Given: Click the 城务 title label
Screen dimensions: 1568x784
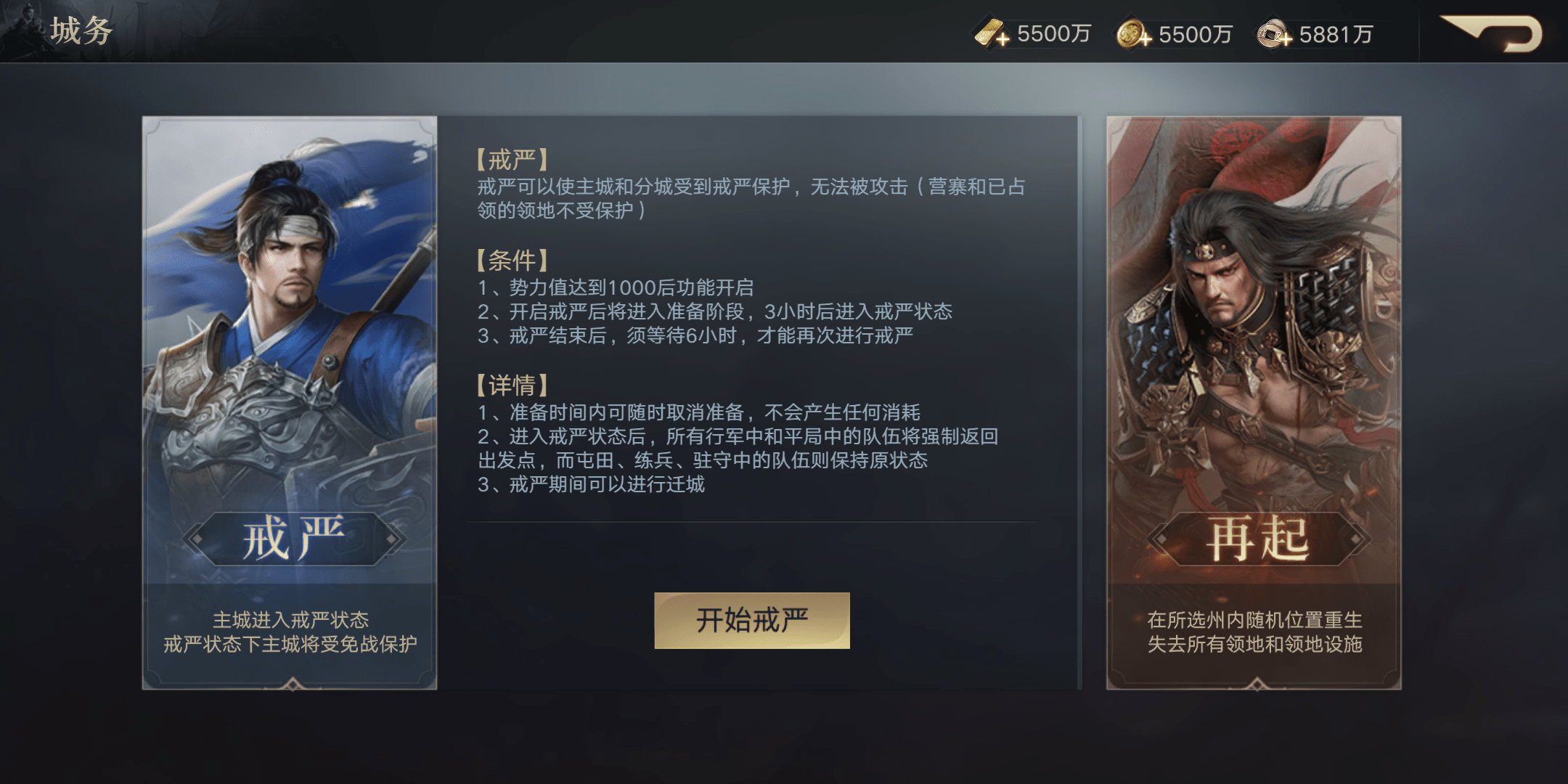Looking at the screenshot, I should [x=81, y=30].
